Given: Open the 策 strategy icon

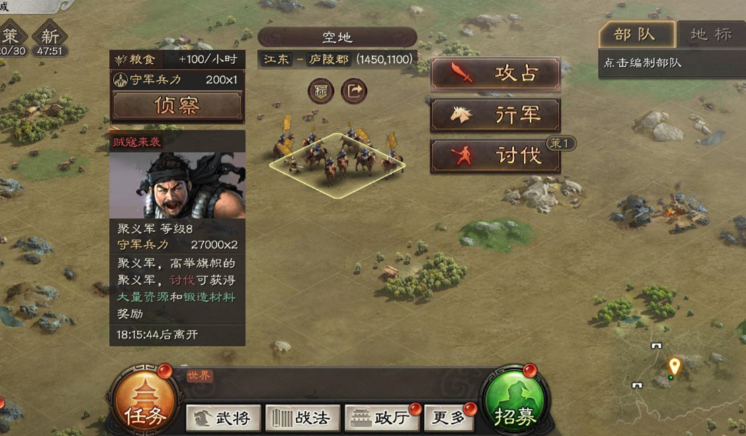Looking at the screenshot, I should point(12,38).
